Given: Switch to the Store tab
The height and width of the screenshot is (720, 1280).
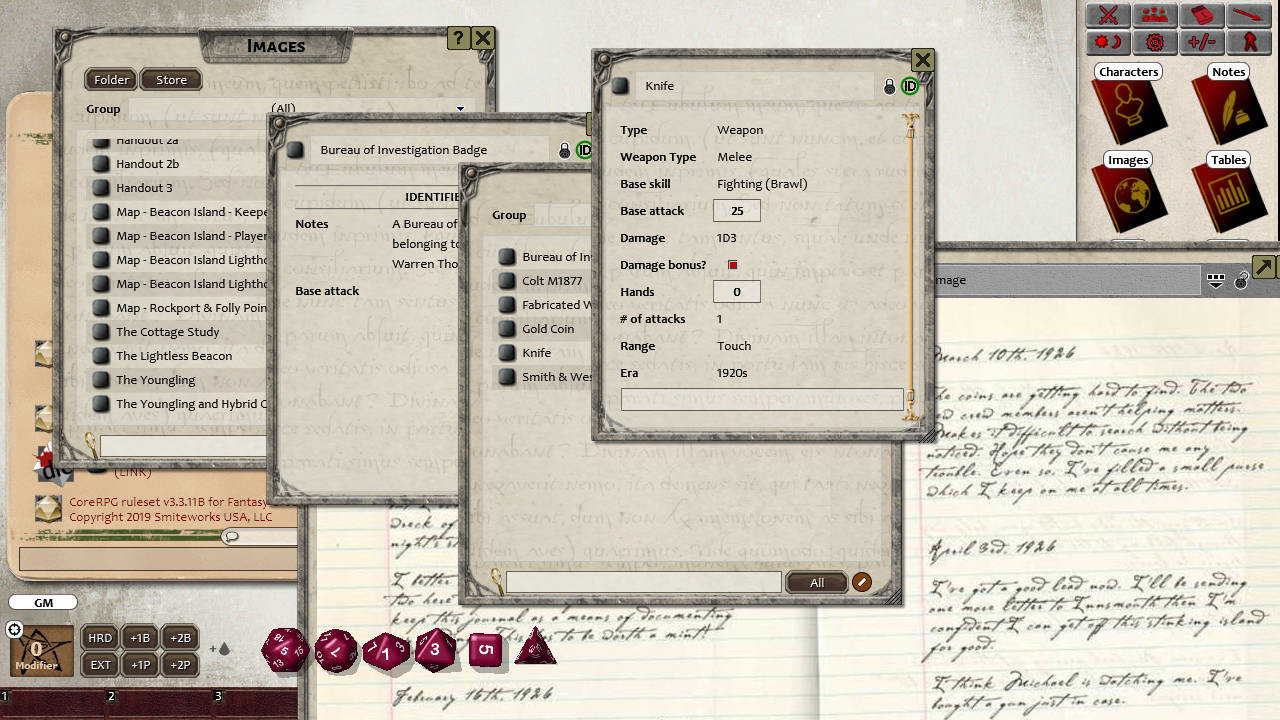Looking at the screenshot, I should point(170,79).
